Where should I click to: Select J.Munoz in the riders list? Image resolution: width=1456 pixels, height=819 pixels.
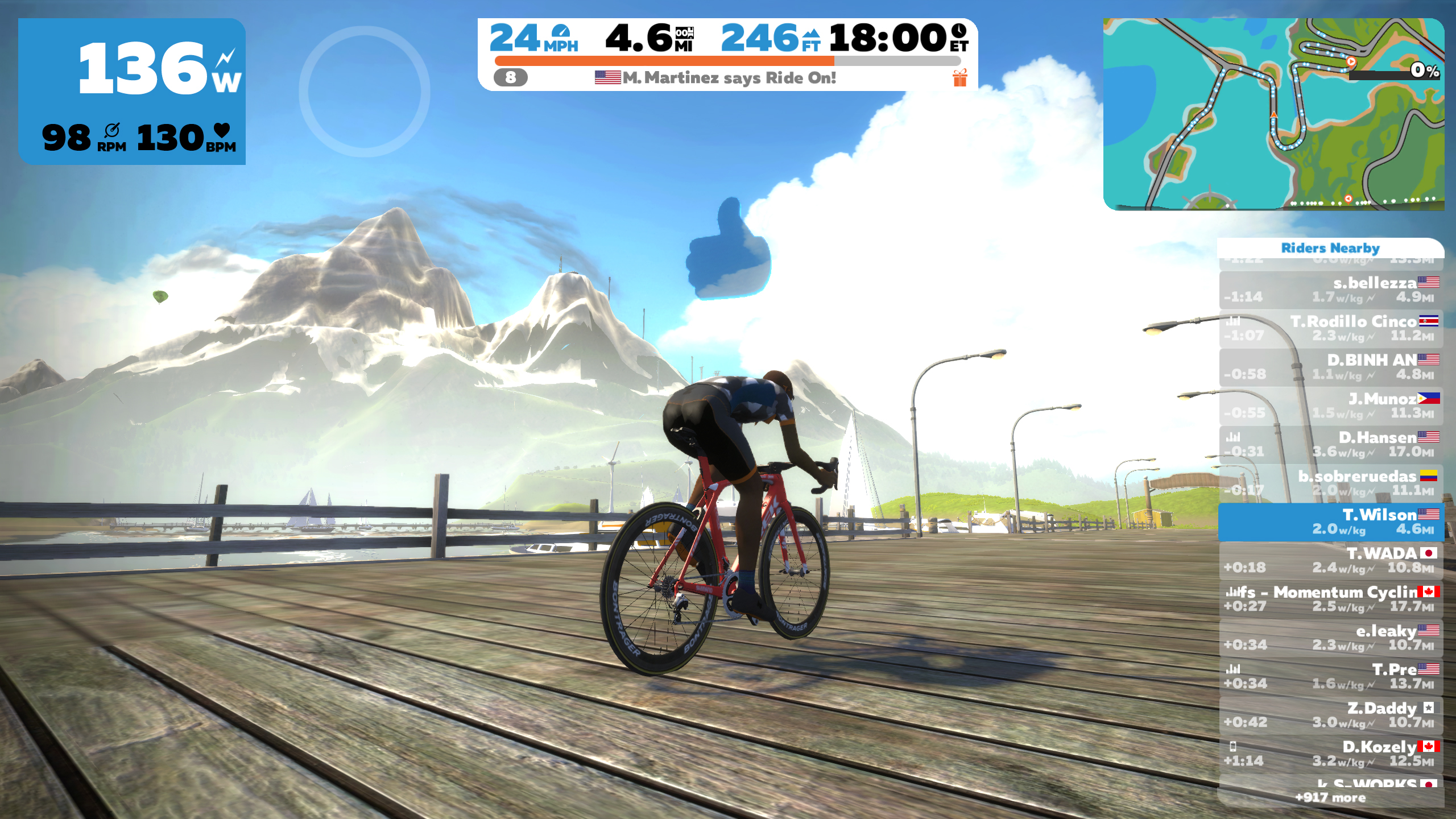pyautogui.click(x=1331, y=406)
